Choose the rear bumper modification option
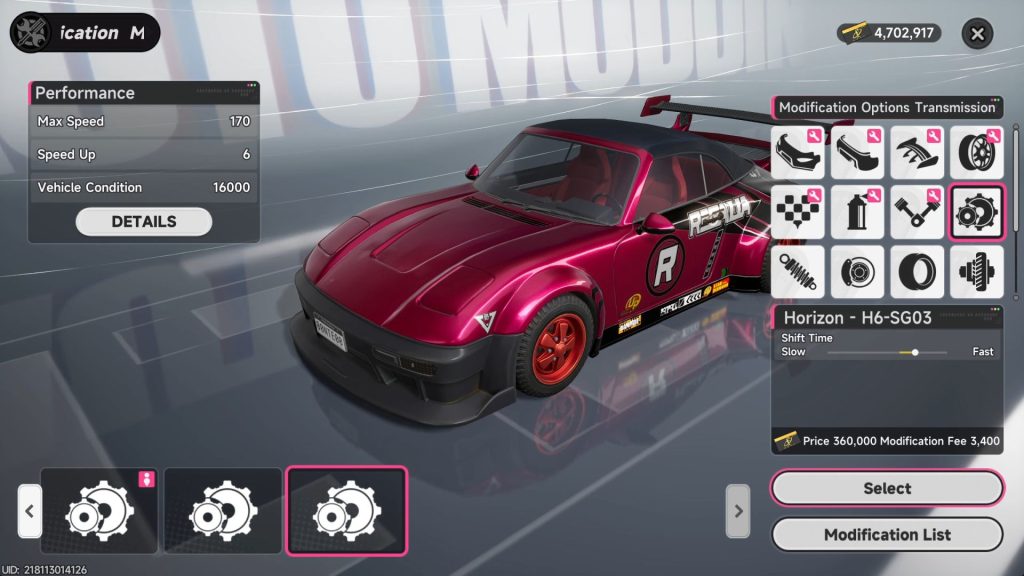This screenshot has width=1024, height=576. tap(857, 152)
